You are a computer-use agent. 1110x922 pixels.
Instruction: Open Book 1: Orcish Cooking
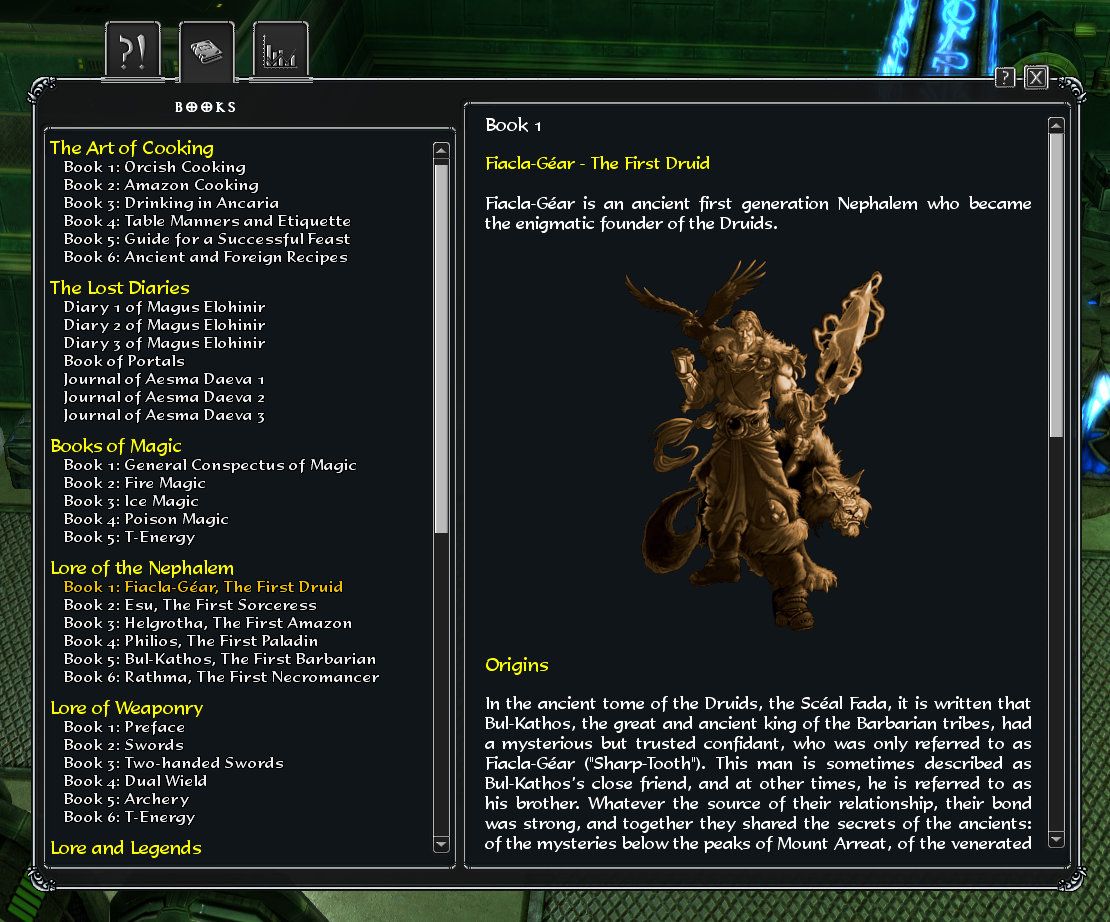pos(154,167)
